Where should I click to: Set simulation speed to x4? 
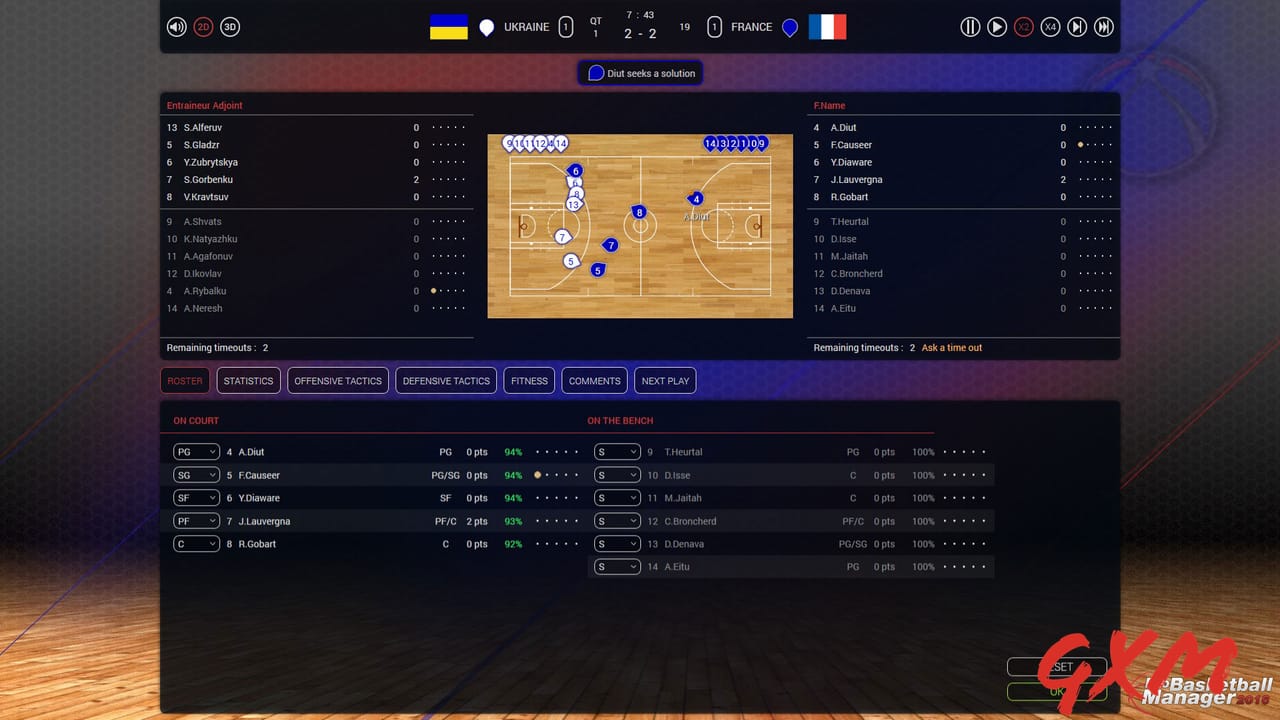pyautogui.click(x=1050, y=27)
